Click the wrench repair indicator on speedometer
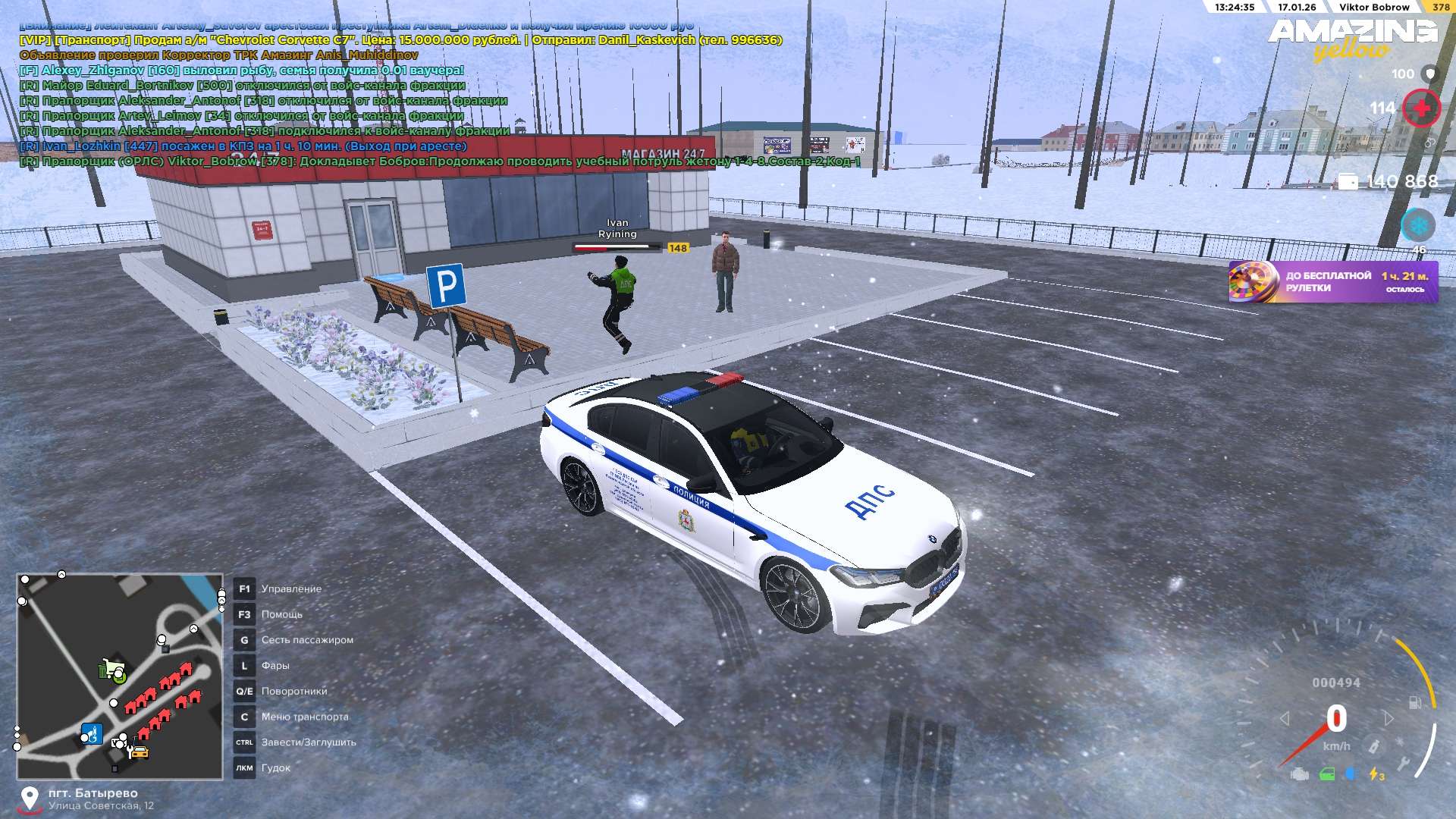The height and width of the screenshot is (819, 1456). tap(1404, 764)
